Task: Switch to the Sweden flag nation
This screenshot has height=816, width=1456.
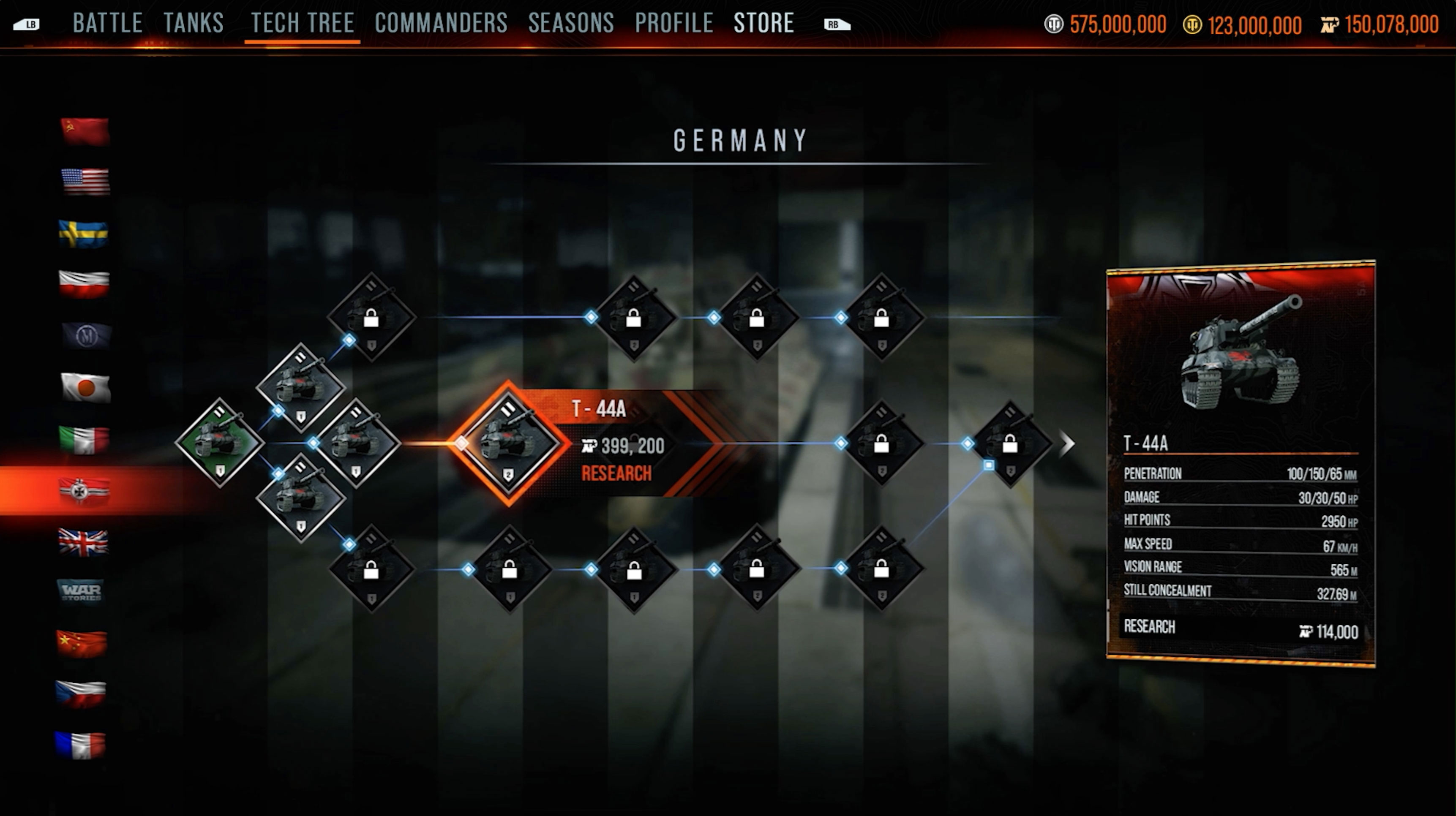Action: [x=84, y=234]
